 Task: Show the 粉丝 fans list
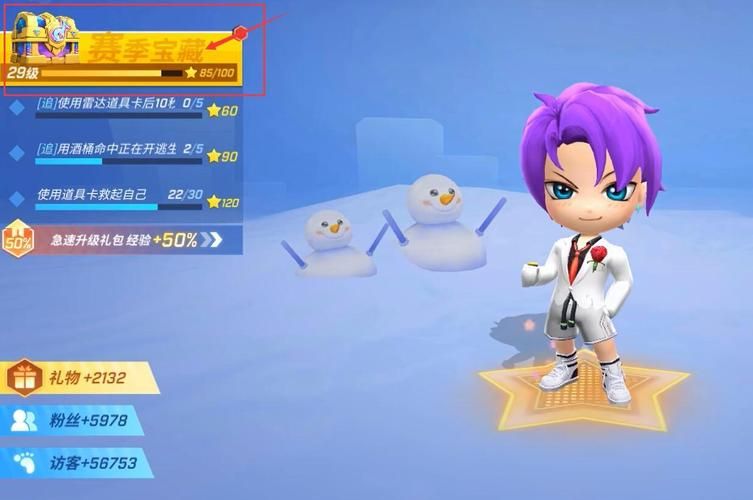pos(72,421)
